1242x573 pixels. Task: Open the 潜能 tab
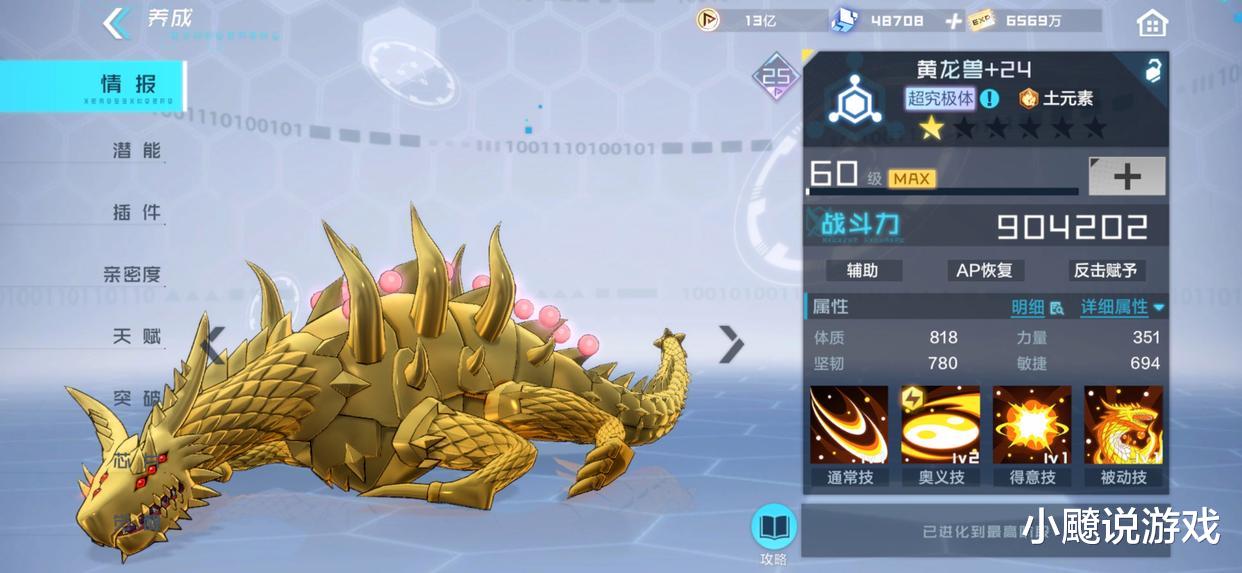137,151
